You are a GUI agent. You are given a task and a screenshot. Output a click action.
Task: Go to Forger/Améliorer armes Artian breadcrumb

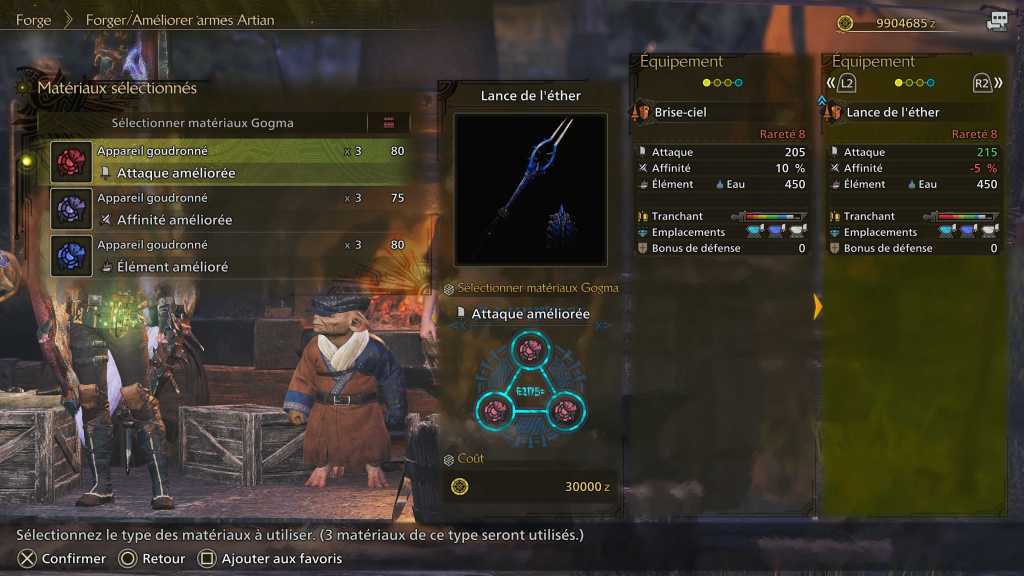coord(180,20)
